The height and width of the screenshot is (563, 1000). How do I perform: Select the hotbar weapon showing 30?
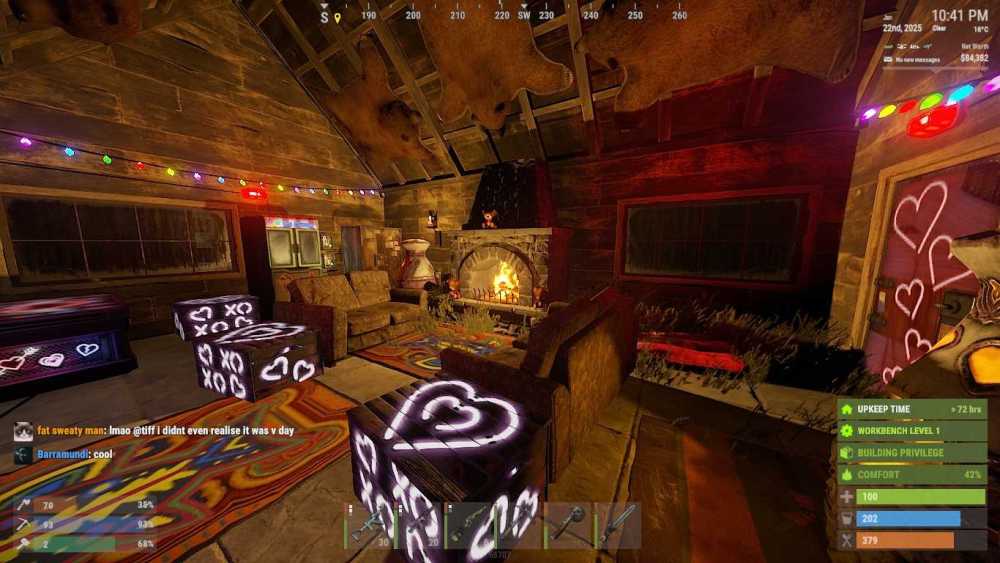368,525
